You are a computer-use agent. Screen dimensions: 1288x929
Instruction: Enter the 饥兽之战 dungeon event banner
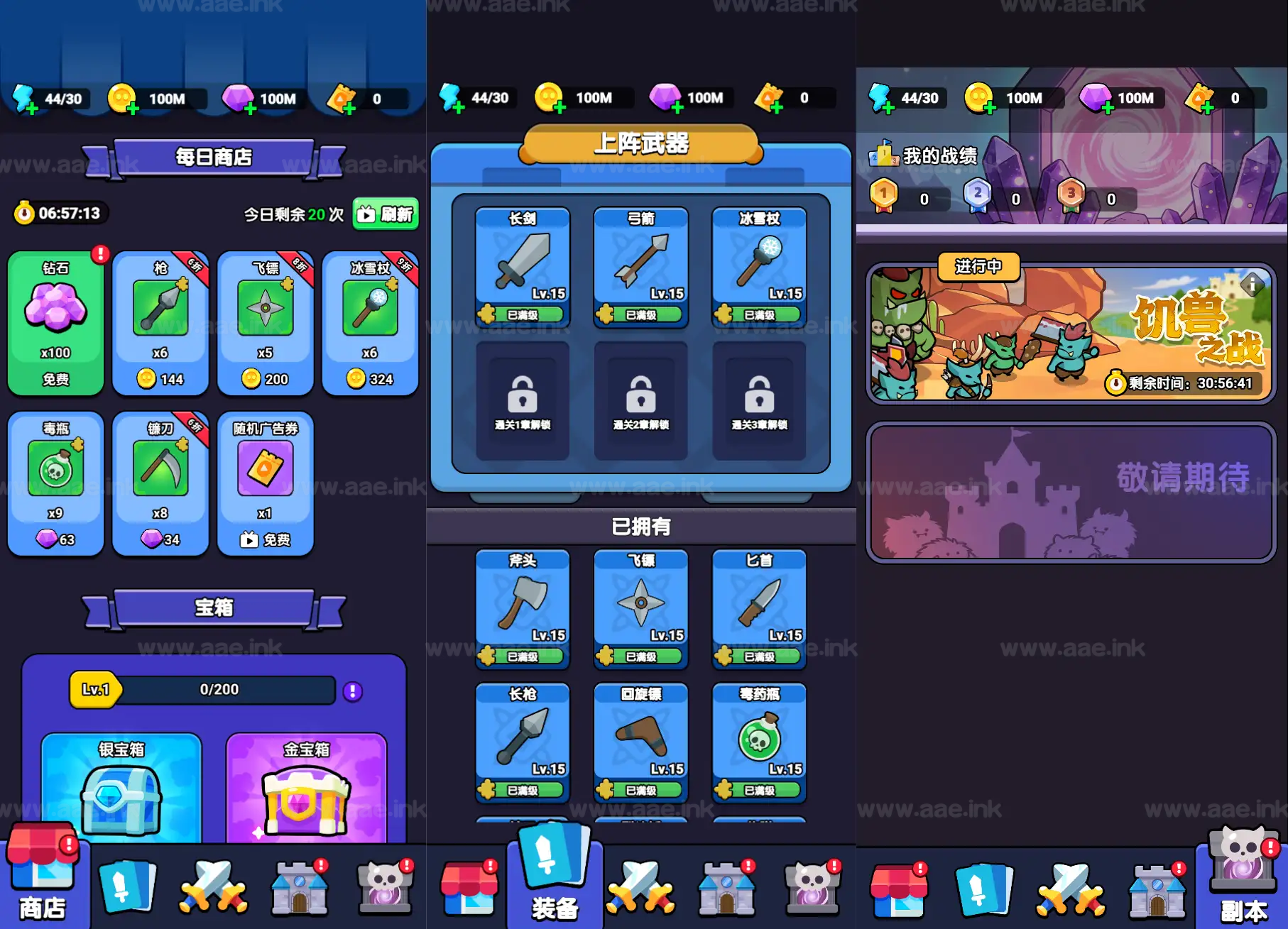point(1071,334)
